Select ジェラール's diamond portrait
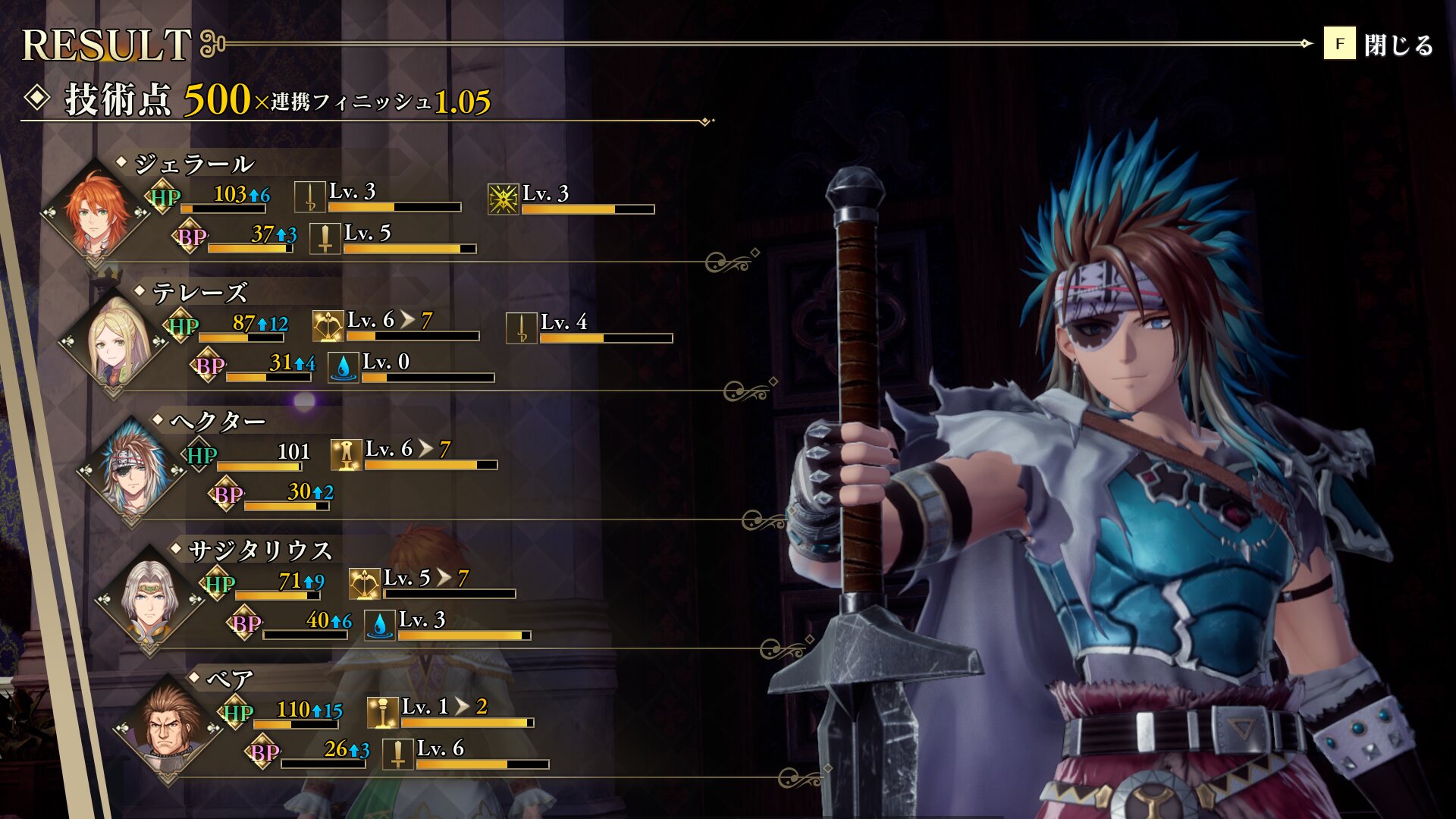This screenshot has height=819, width=1456. (96, 212)
